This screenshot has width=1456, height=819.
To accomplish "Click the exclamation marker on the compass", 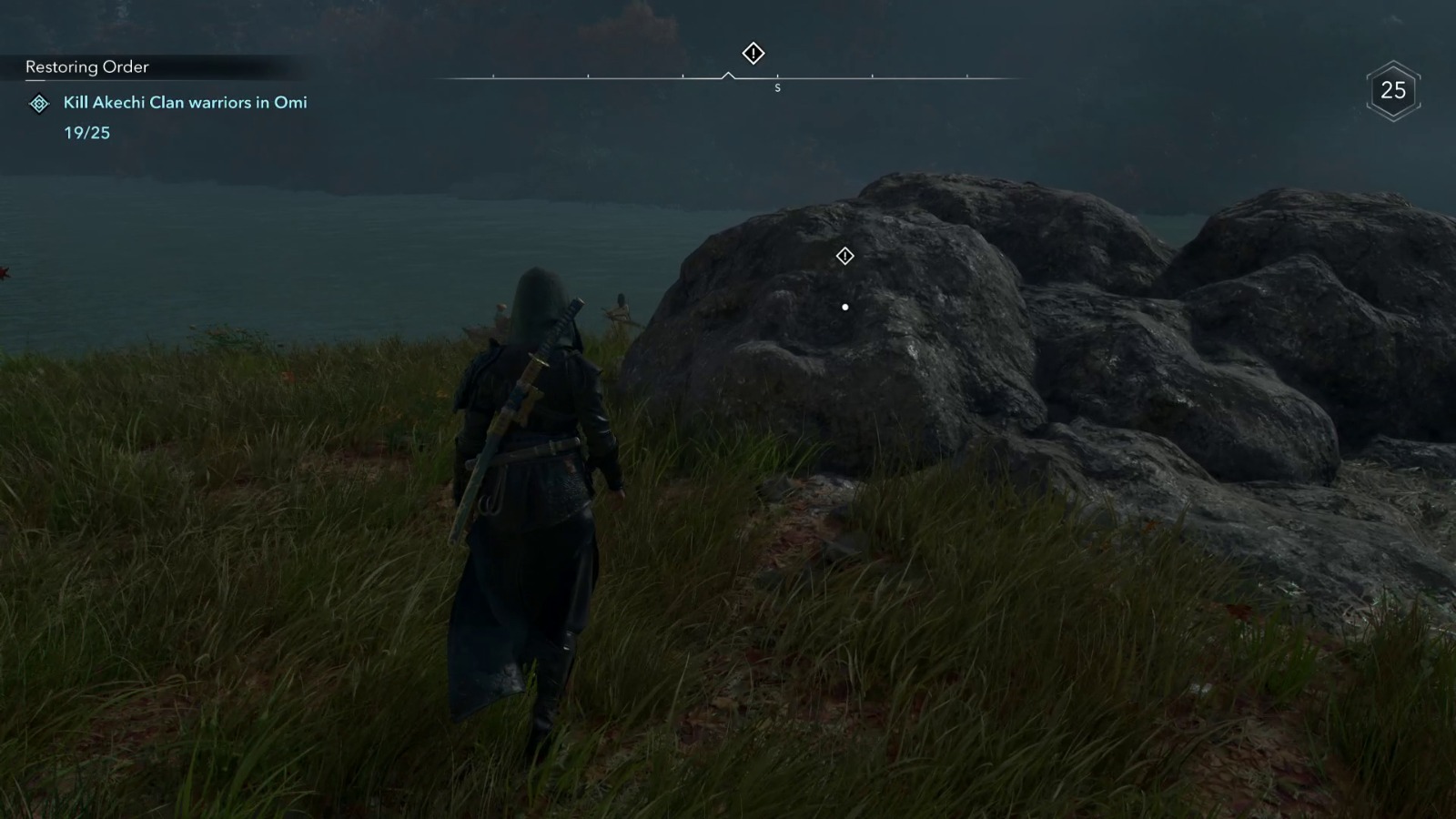I will [x=752, y=55].
